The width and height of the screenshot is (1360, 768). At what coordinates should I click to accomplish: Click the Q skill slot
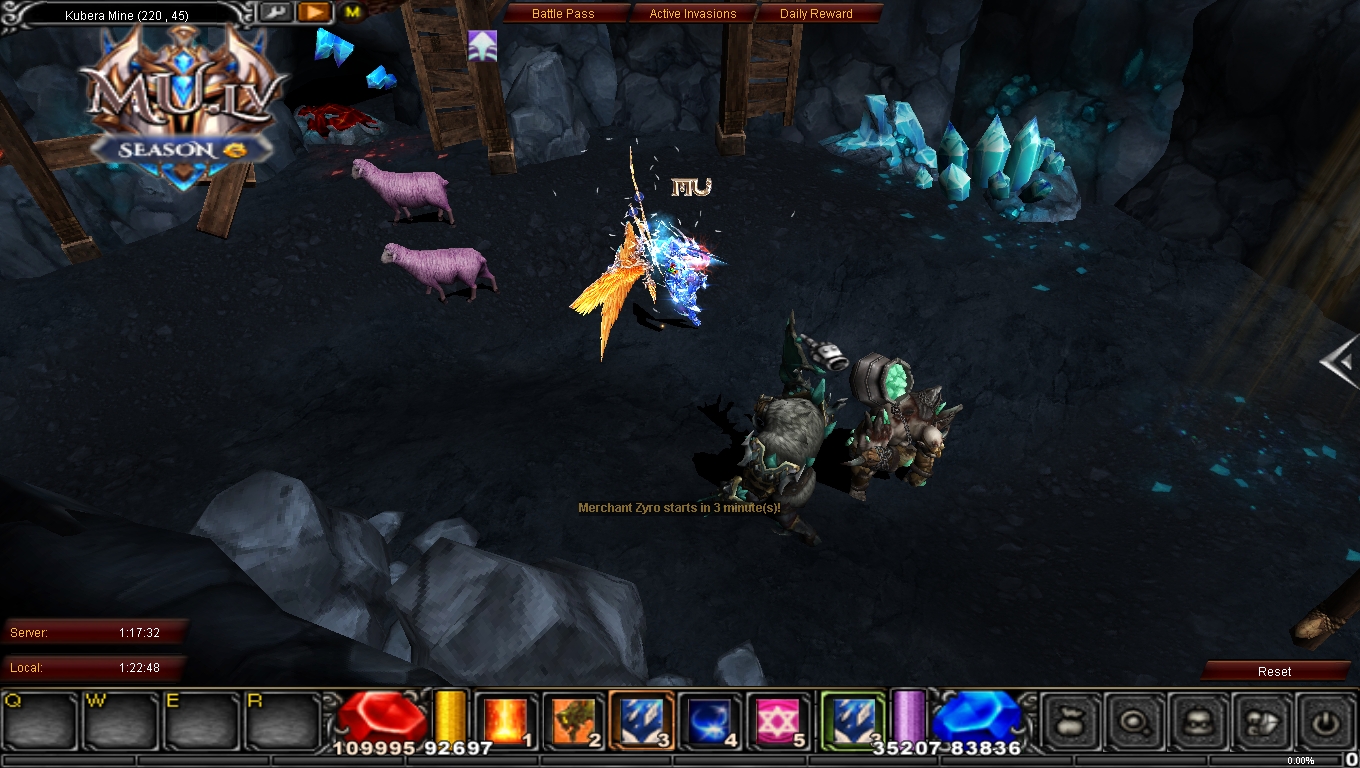pyautogui.click(x=38, y=718)
